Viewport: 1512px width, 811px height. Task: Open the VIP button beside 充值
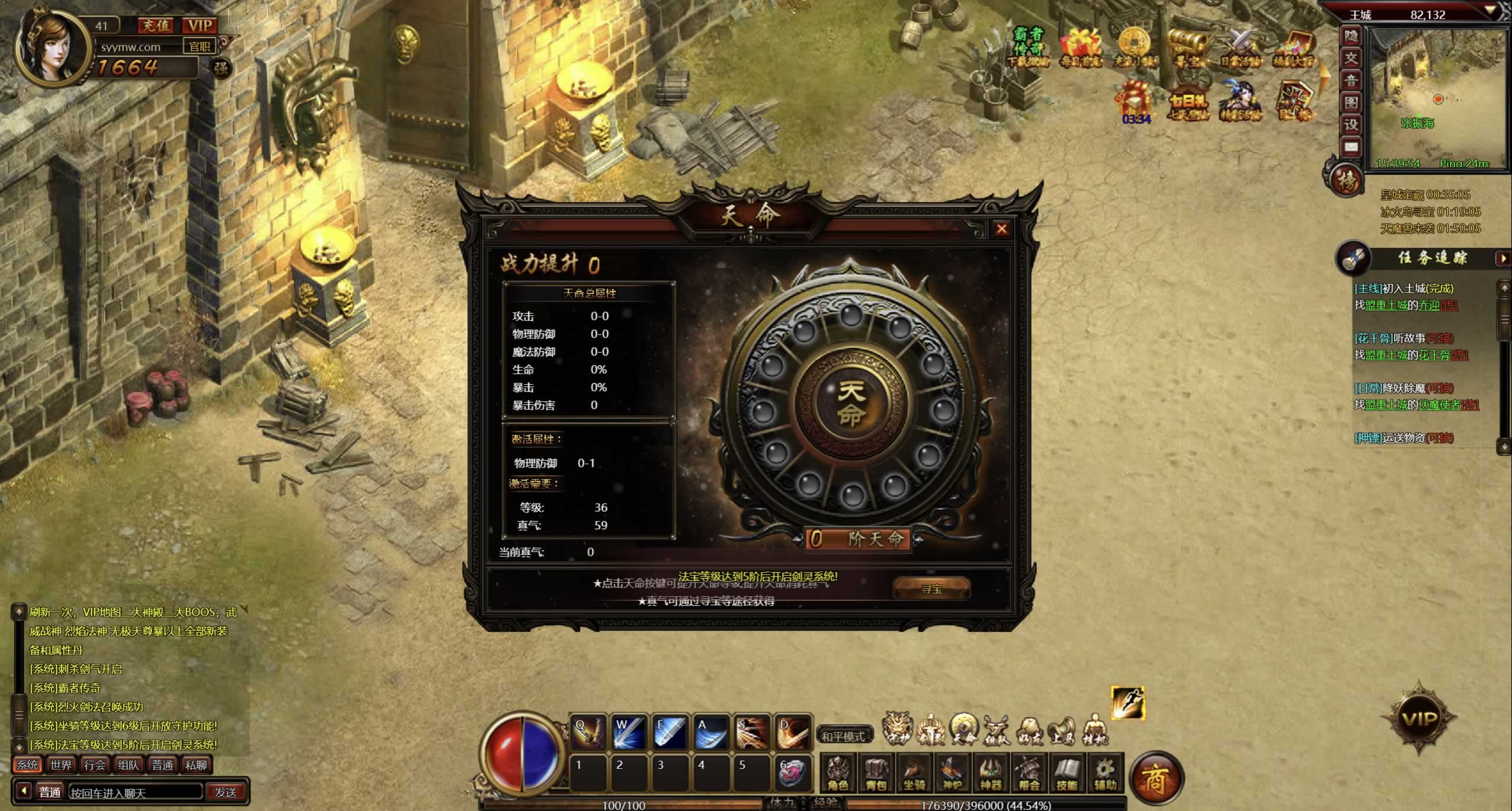(200, 25)
